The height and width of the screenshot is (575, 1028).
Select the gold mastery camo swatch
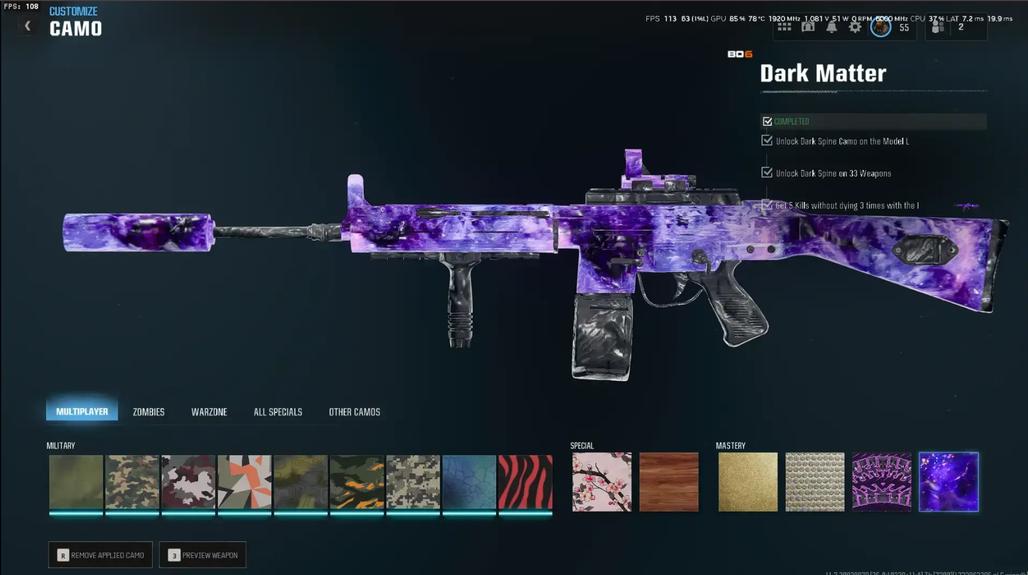747,482
